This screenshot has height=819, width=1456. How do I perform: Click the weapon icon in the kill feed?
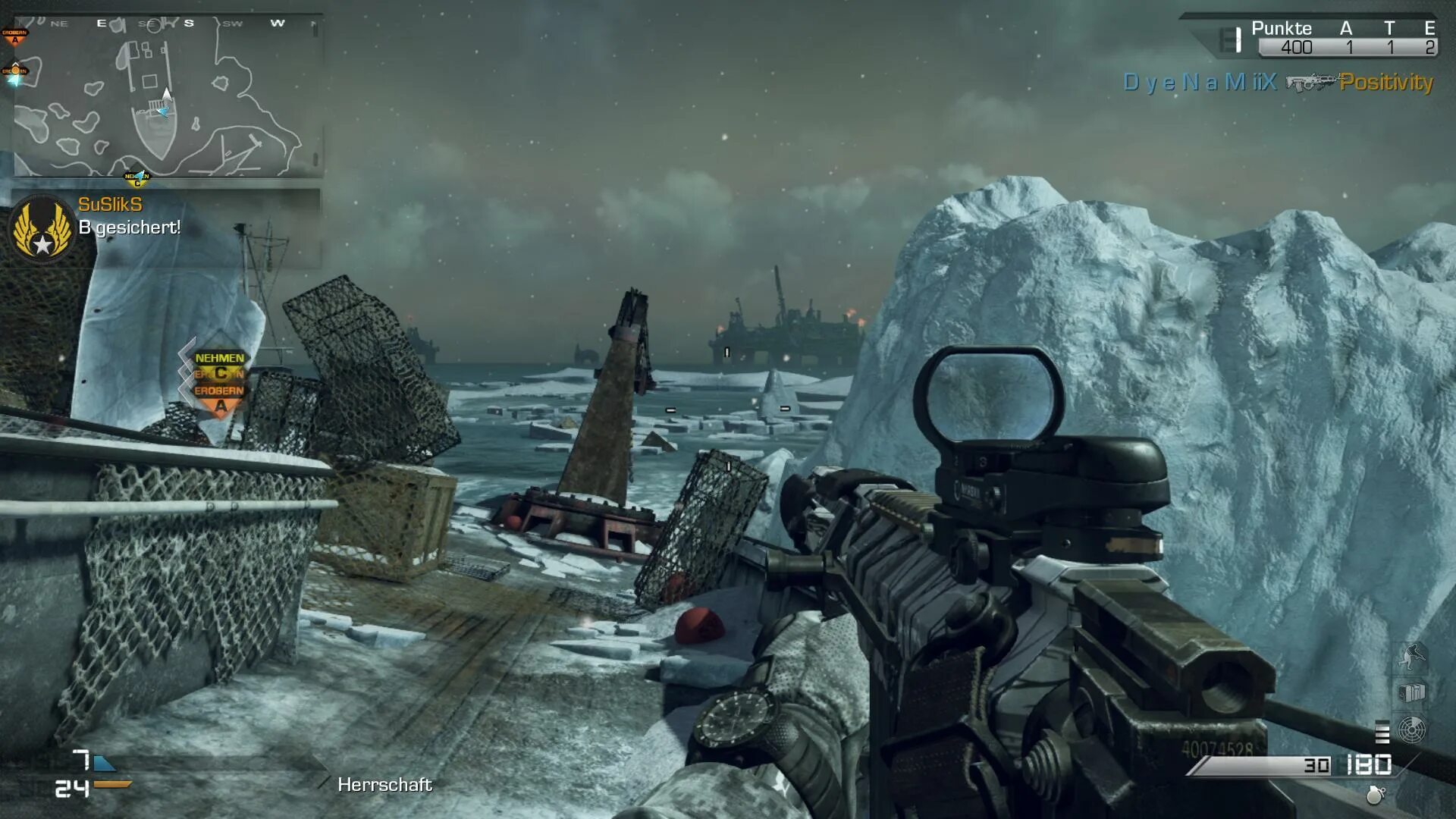click(1309, 83)
